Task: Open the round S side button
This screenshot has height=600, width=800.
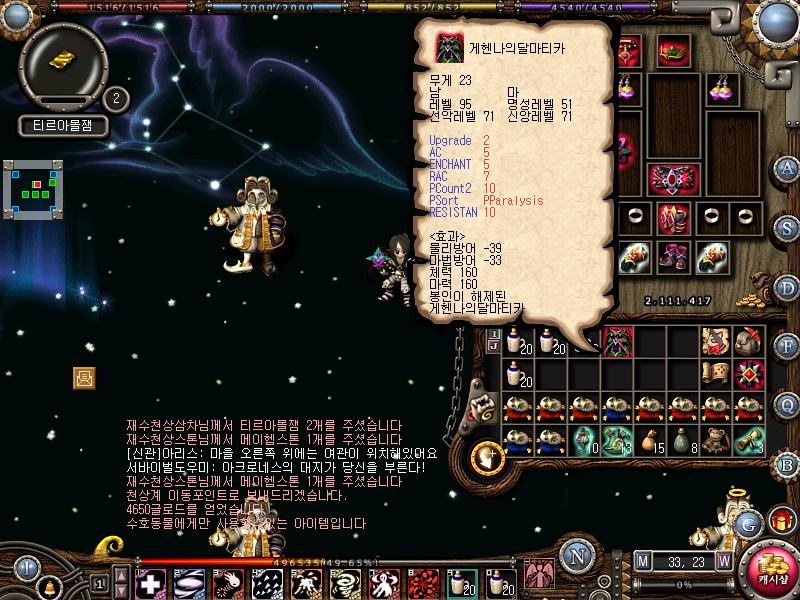Action: pyautogui.click(x=787, y=227)
